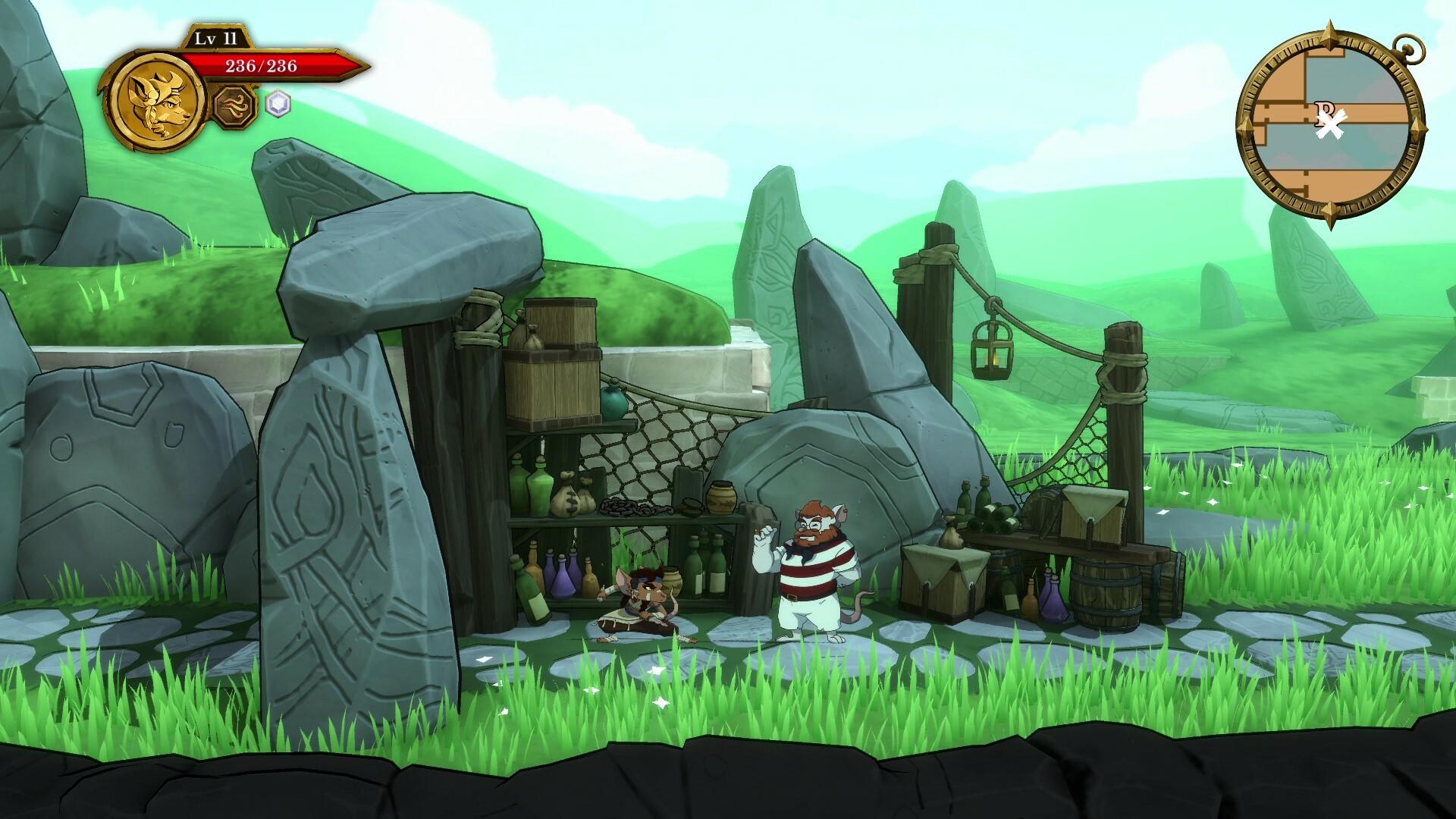This screenshot has height=819, width=1456.
Task: Click the R room label on the minimap
Action: tap(1323, 110)
